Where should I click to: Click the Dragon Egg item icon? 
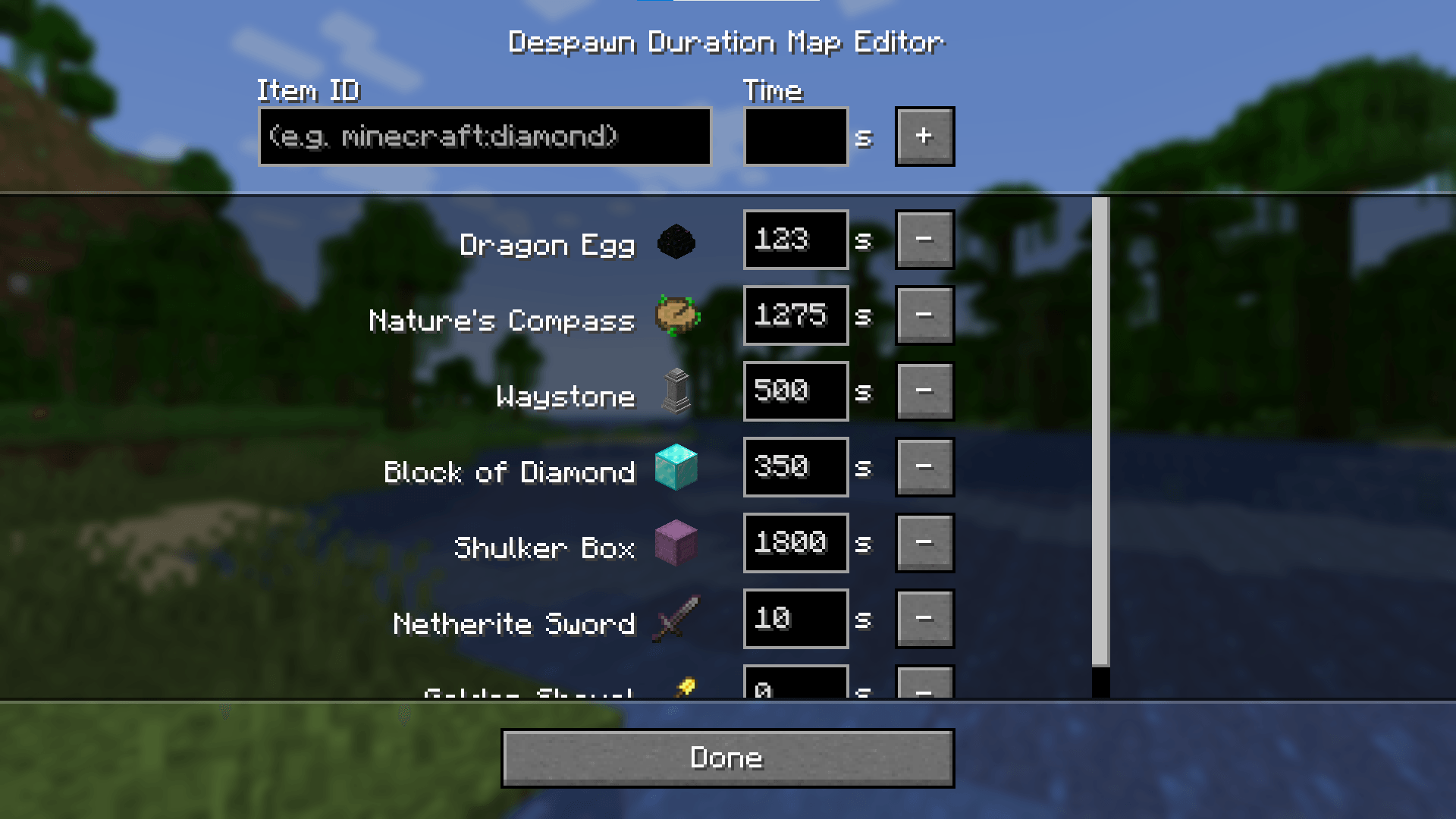click(x=676, y=243)
